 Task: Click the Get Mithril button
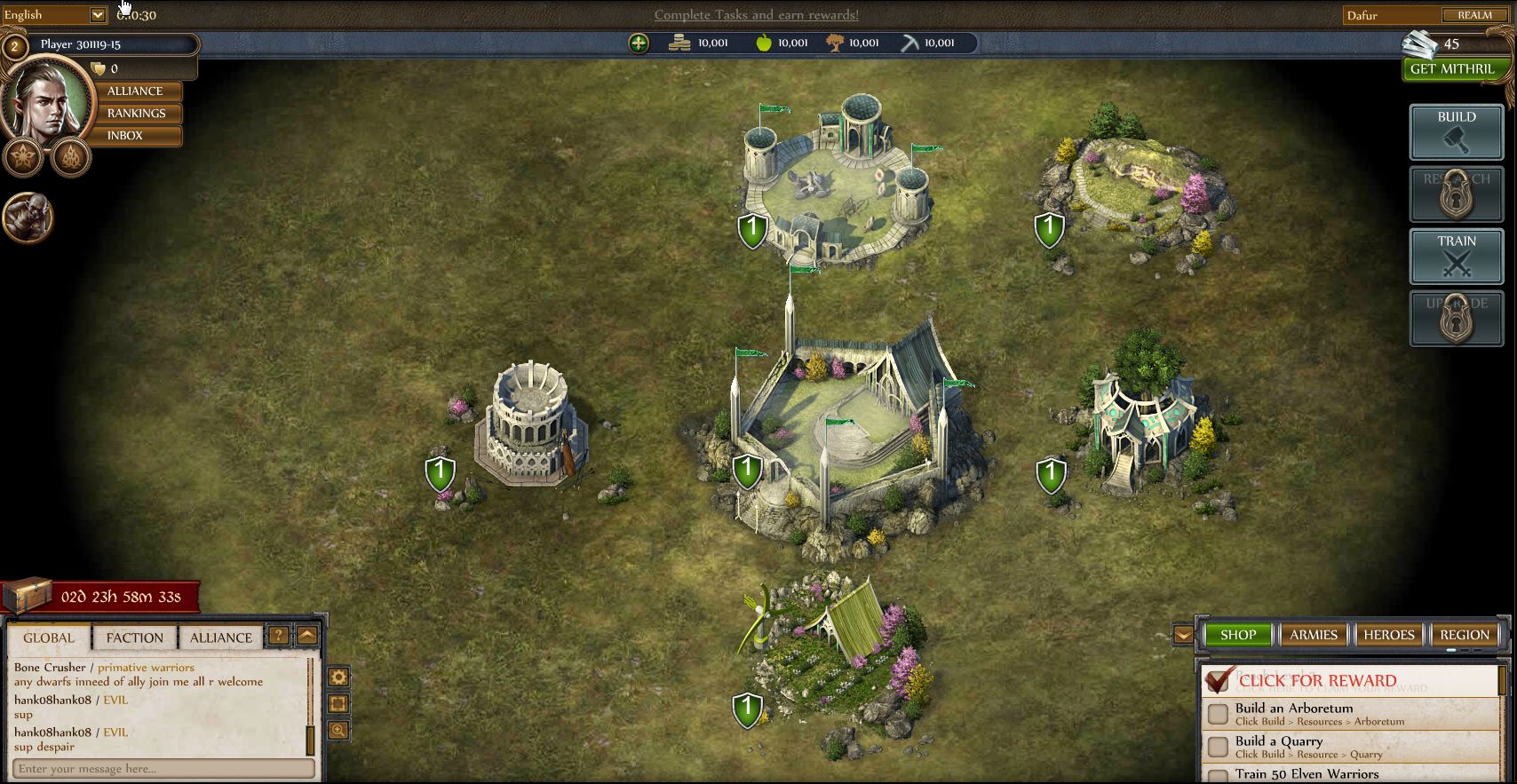click(1451, 69)
